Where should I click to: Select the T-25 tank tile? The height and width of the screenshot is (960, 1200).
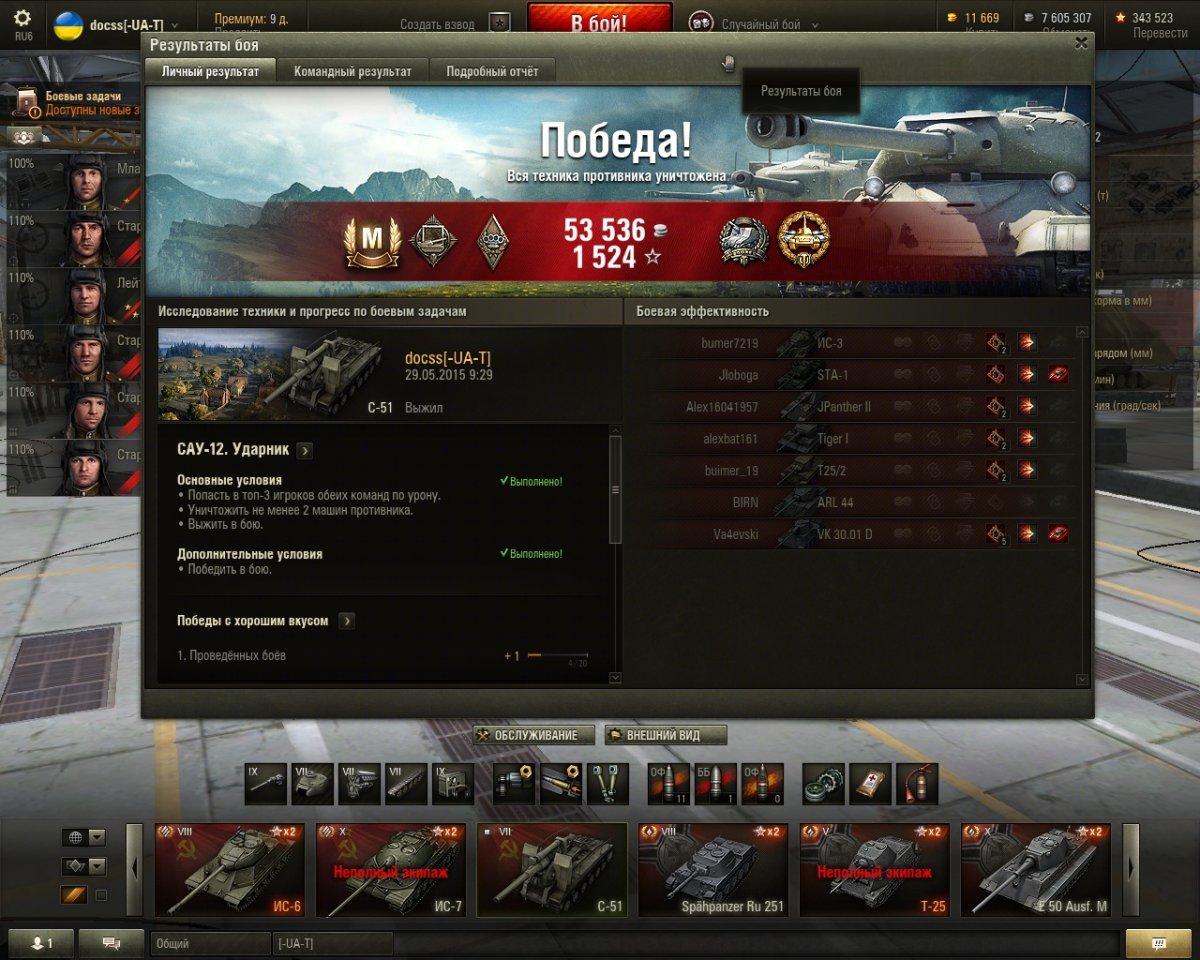(x=874, y=870)
